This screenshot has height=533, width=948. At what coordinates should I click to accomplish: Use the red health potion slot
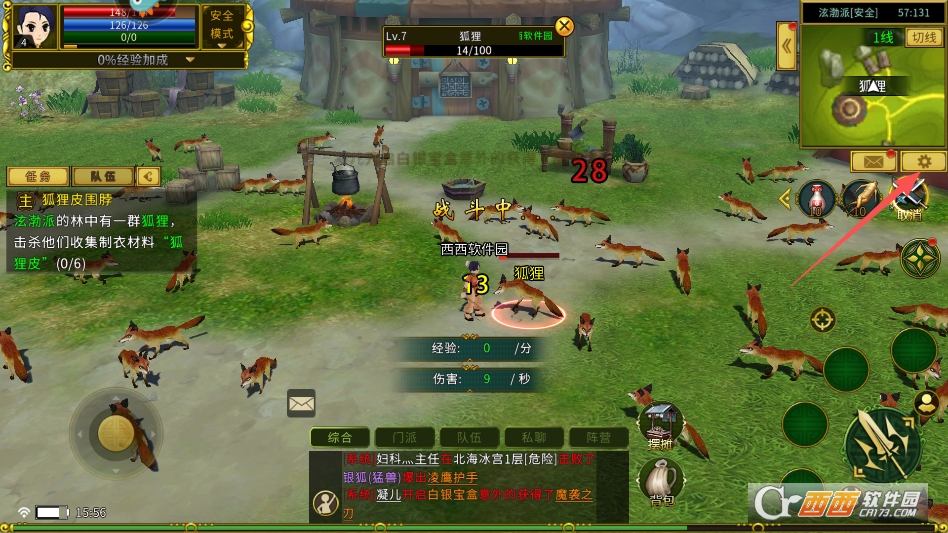817,198
